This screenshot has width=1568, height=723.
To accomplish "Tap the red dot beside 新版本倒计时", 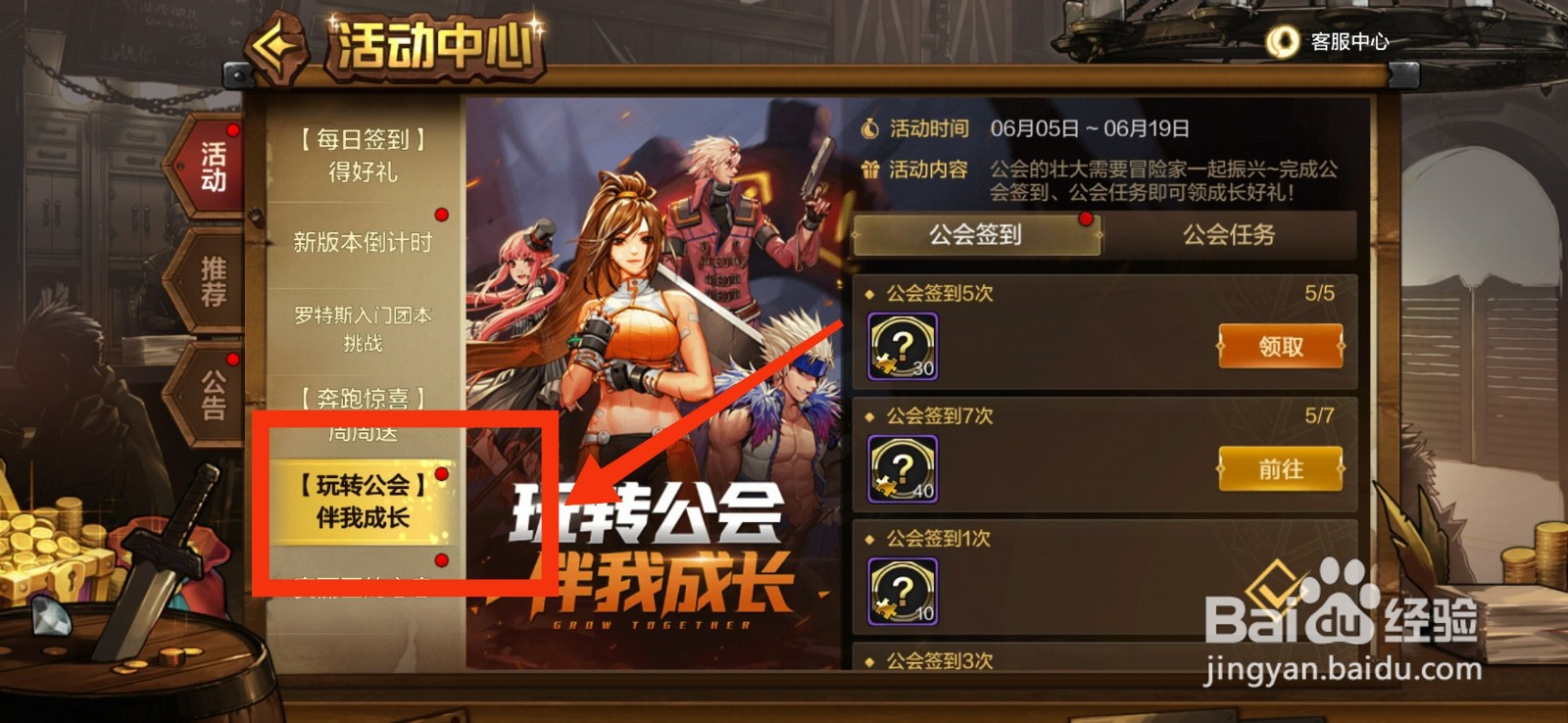I will [443, 213].
